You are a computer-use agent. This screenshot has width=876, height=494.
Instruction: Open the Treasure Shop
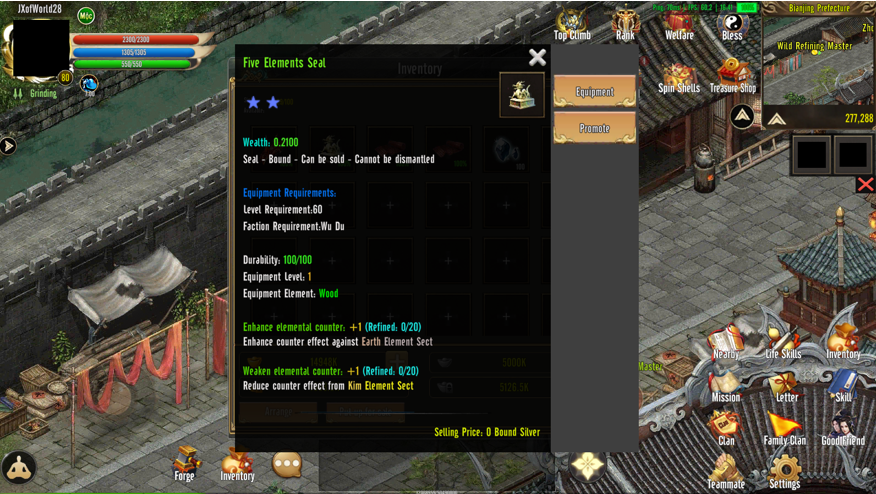click(733, 76)
